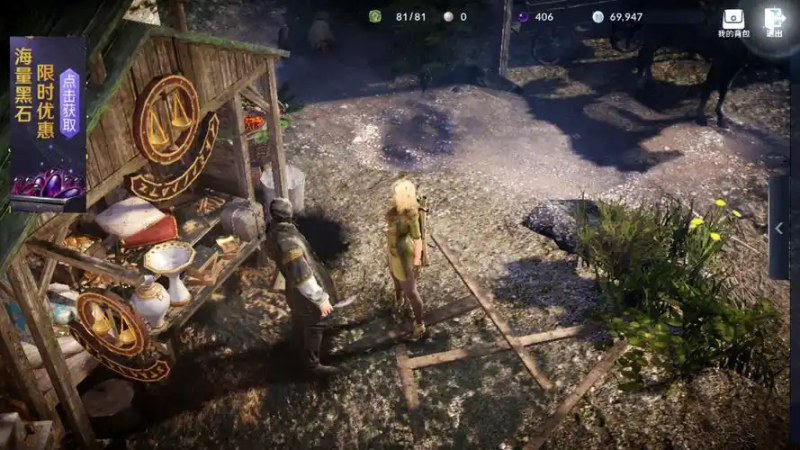800x450 pixels.
Task: Select the silver coin currency icon
Action: click(x=598, y=17)
